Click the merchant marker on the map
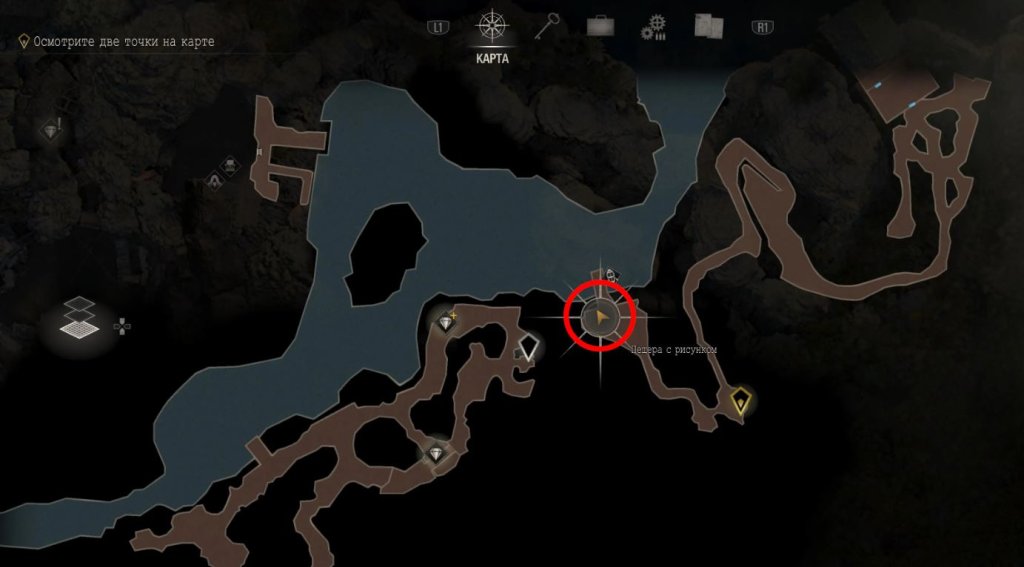 [x=214, y=180]
